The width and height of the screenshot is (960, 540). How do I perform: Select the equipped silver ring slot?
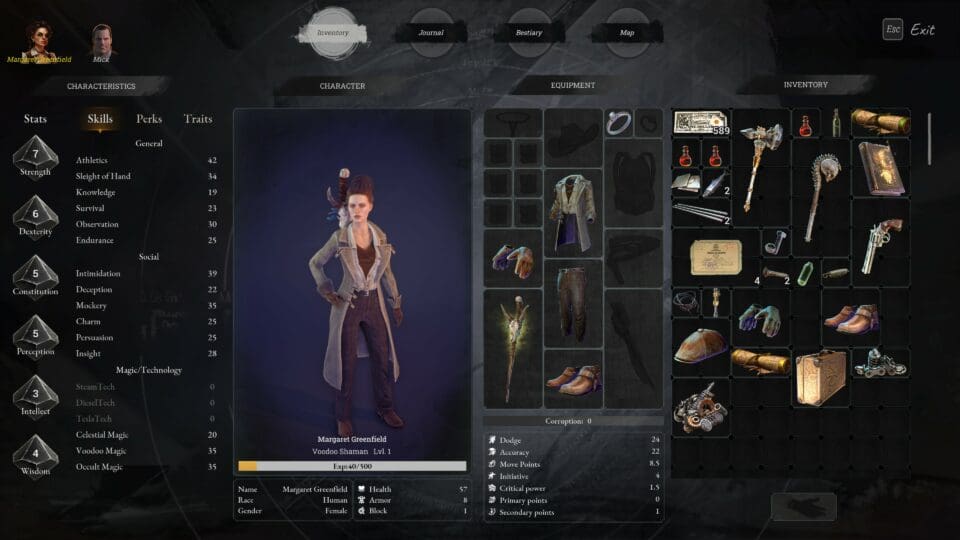point(617,123)
